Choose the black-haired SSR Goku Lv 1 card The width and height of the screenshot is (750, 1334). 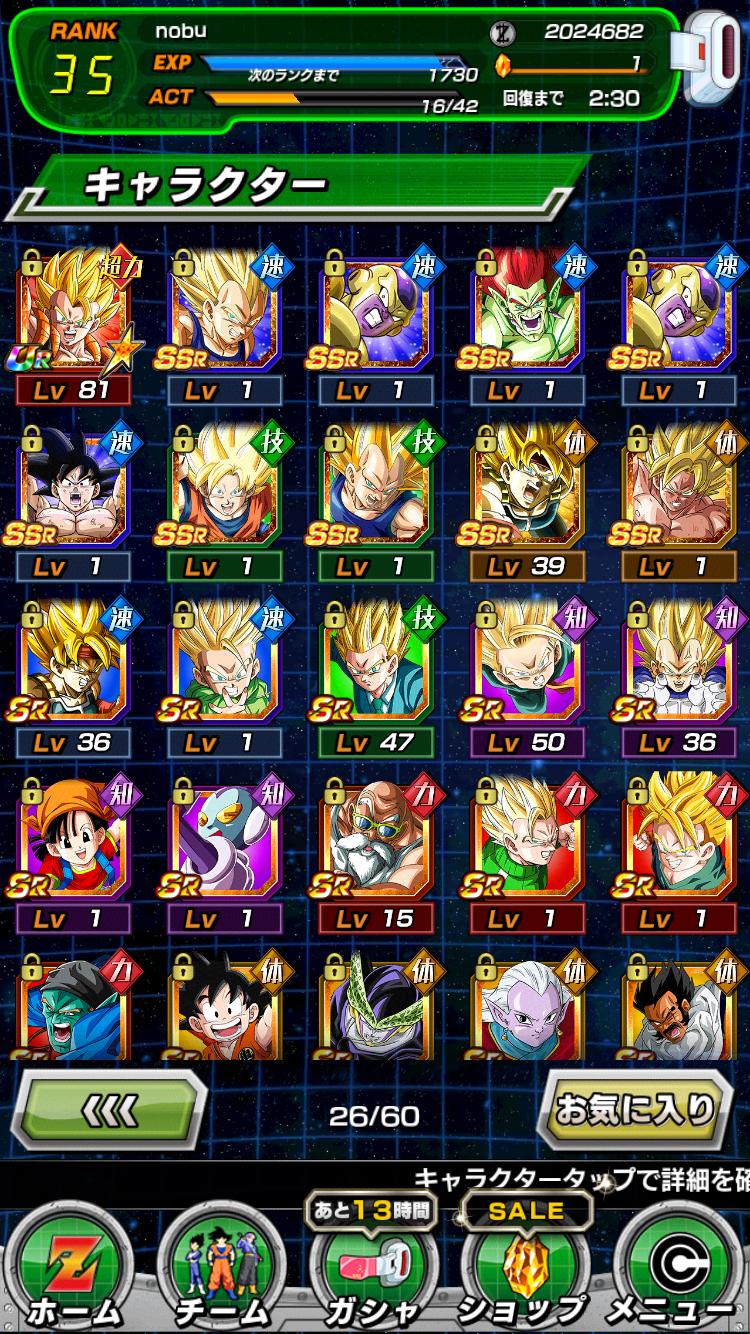point(74,488)
